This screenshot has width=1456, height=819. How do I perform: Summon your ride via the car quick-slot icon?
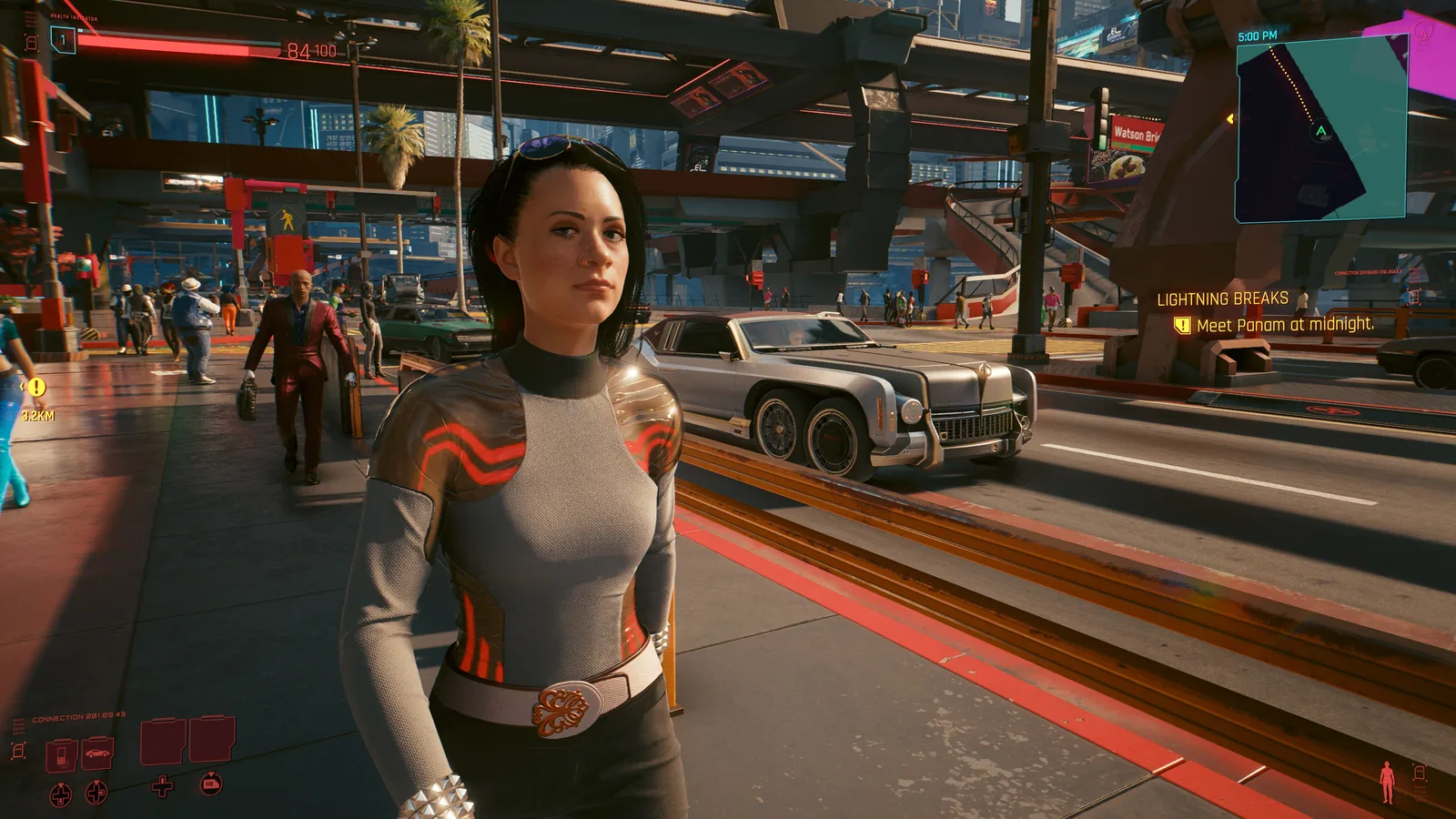click(97, 753)
